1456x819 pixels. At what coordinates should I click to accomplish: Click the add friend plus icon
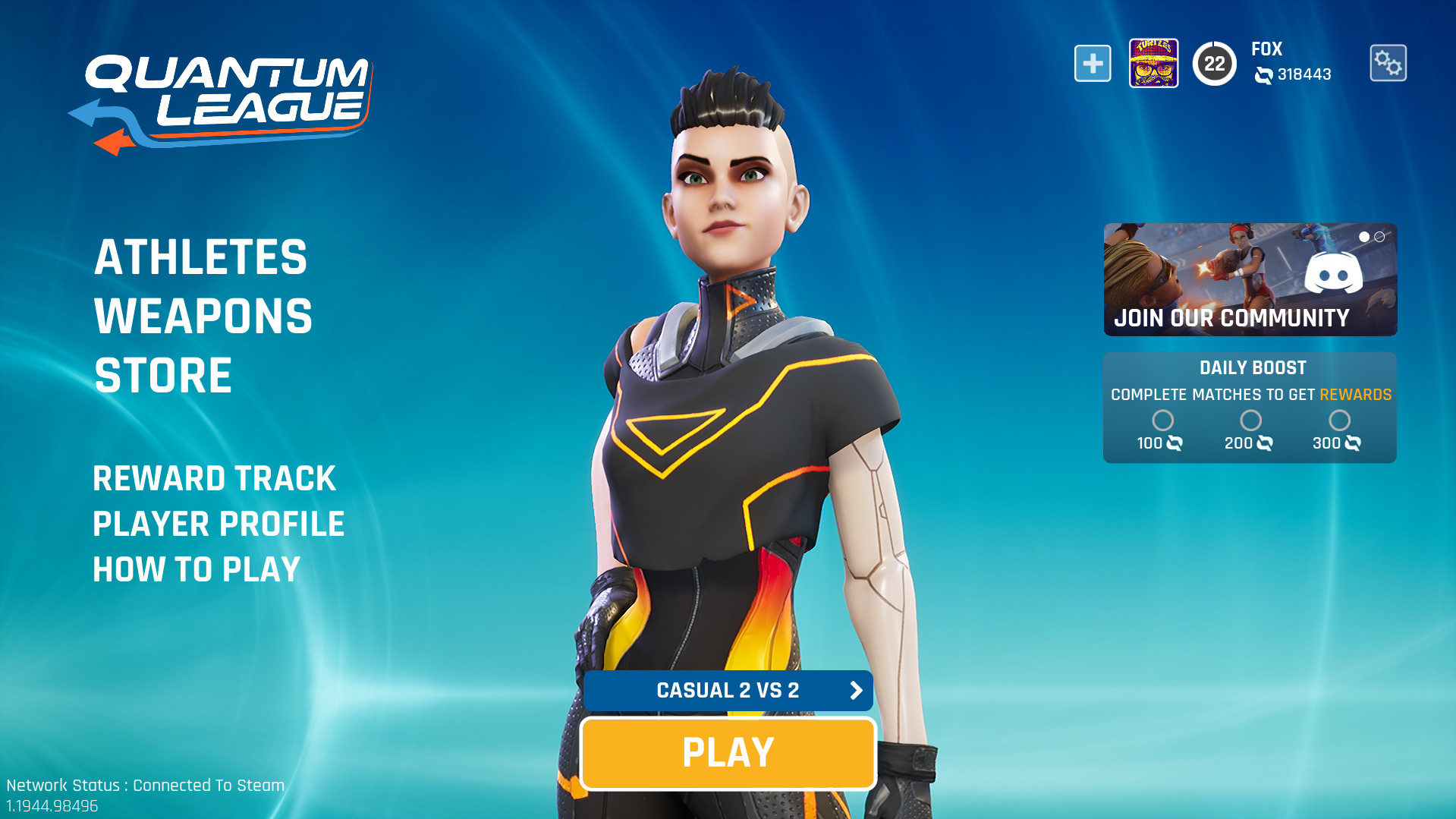[1092, 62]
